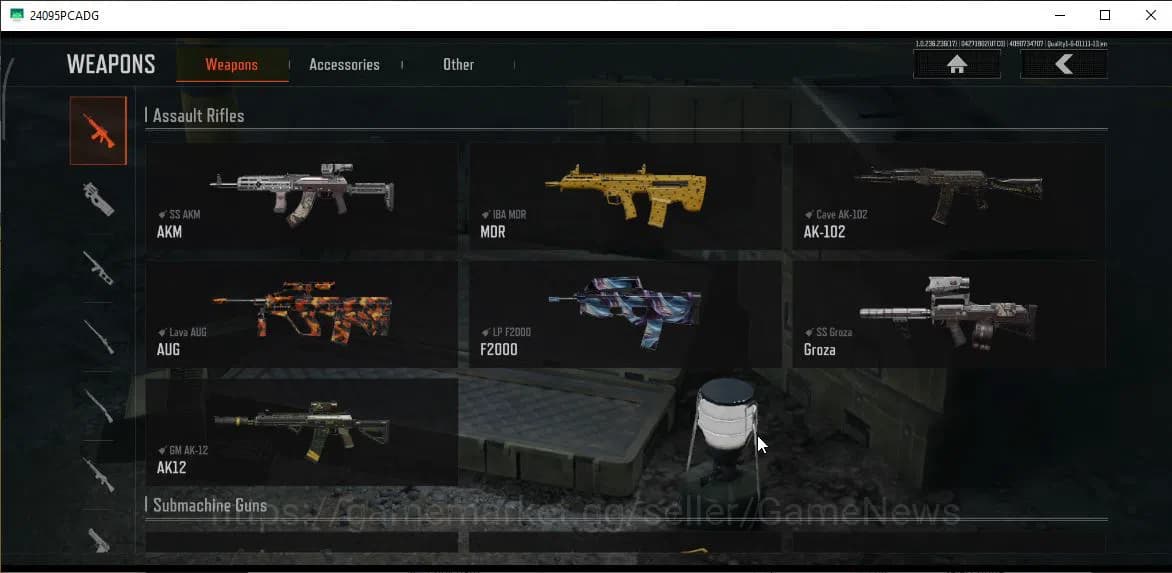Select the orange assault rifle category icon

98,131
